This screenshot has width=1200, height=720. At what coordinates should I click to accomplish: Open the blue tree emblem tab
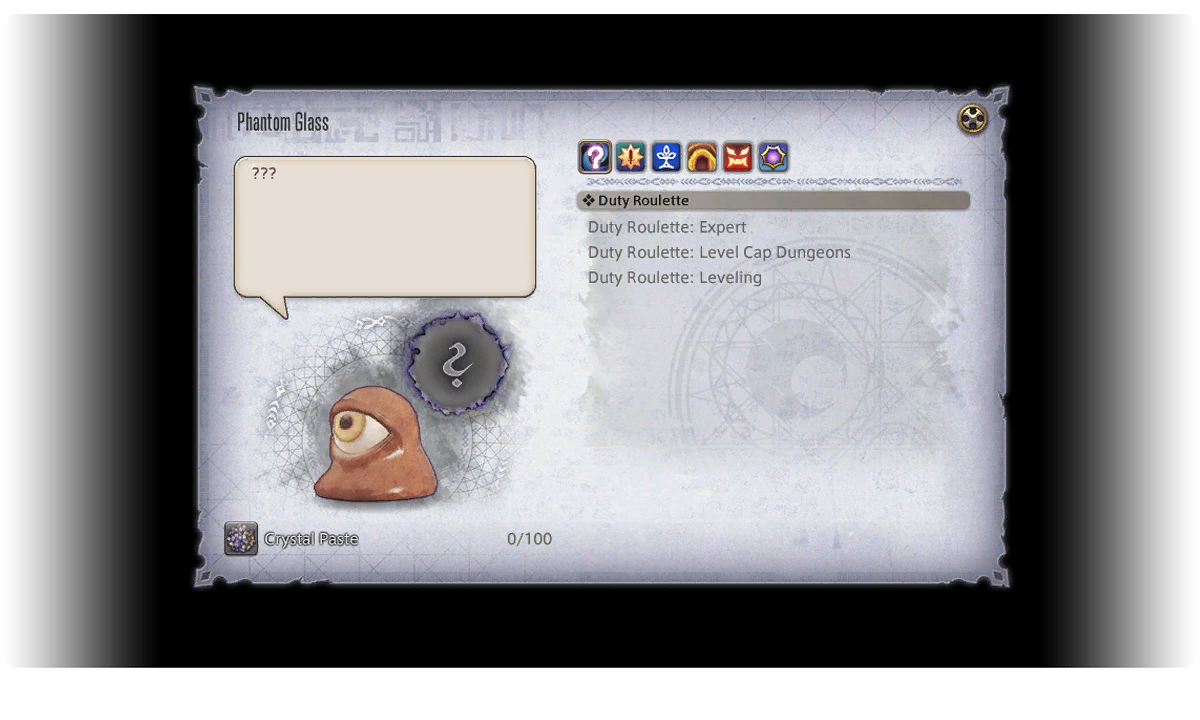click(666, 157)
